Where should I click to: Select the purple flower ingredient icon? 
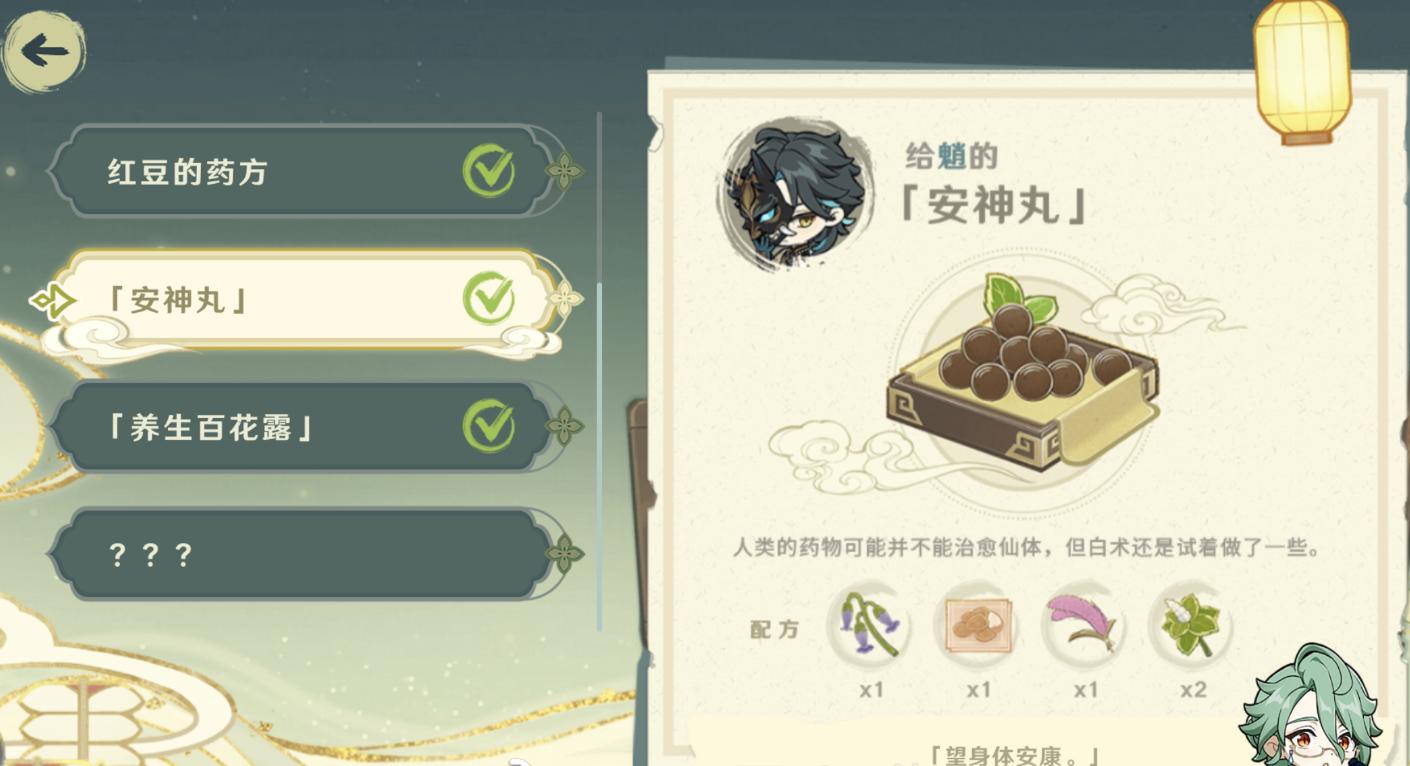coord(1085,626)
